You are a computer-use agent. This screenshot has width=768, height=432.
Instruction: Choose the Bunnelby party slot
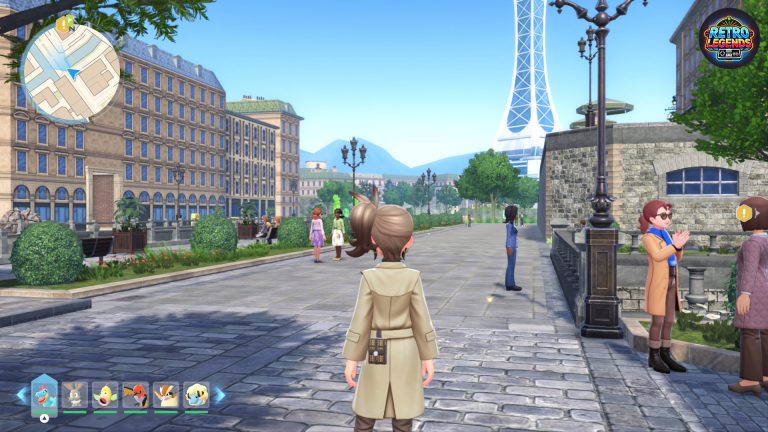pos(75,396)
